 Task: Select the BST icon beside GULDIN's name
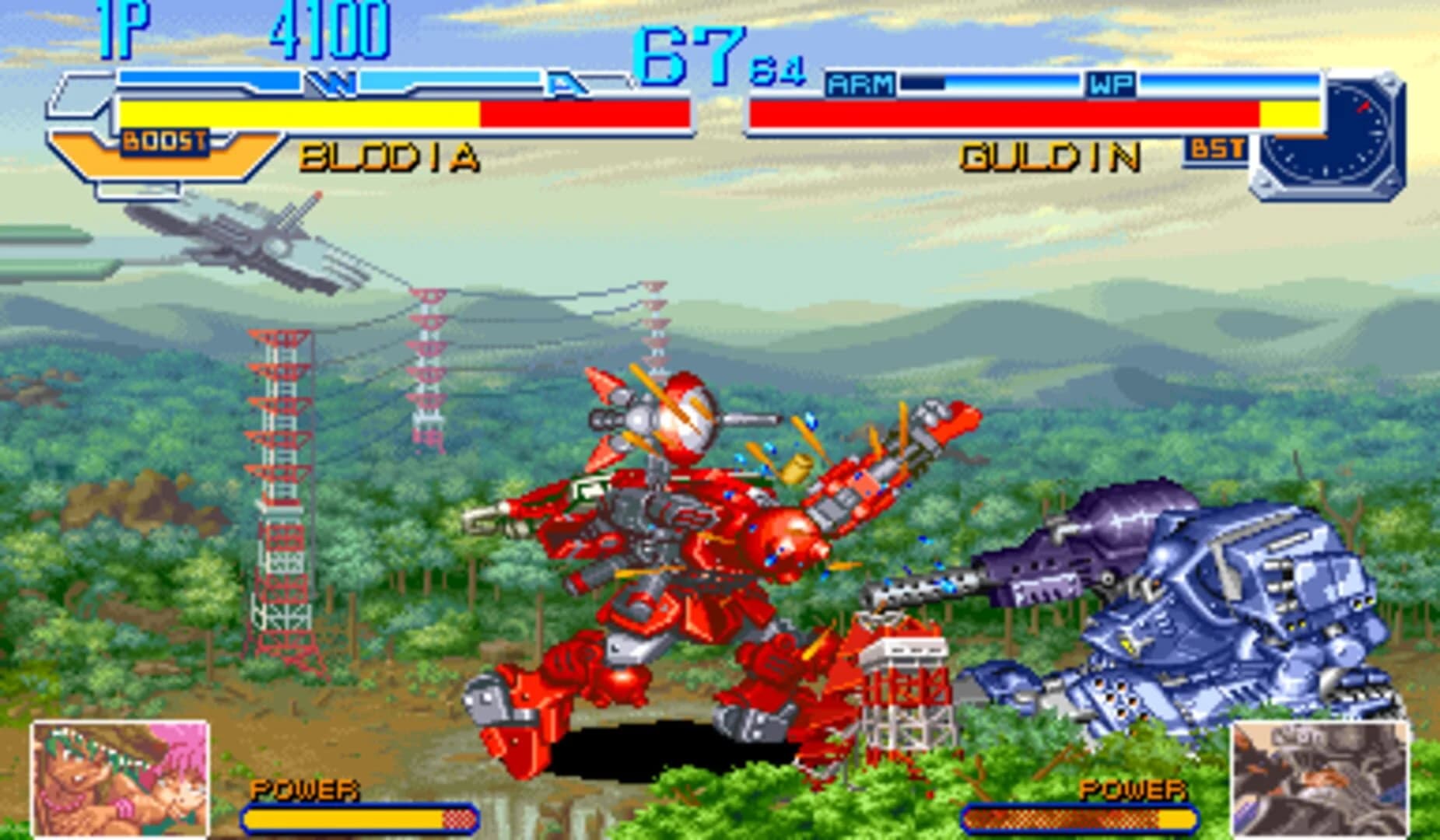coord(1217,145)
